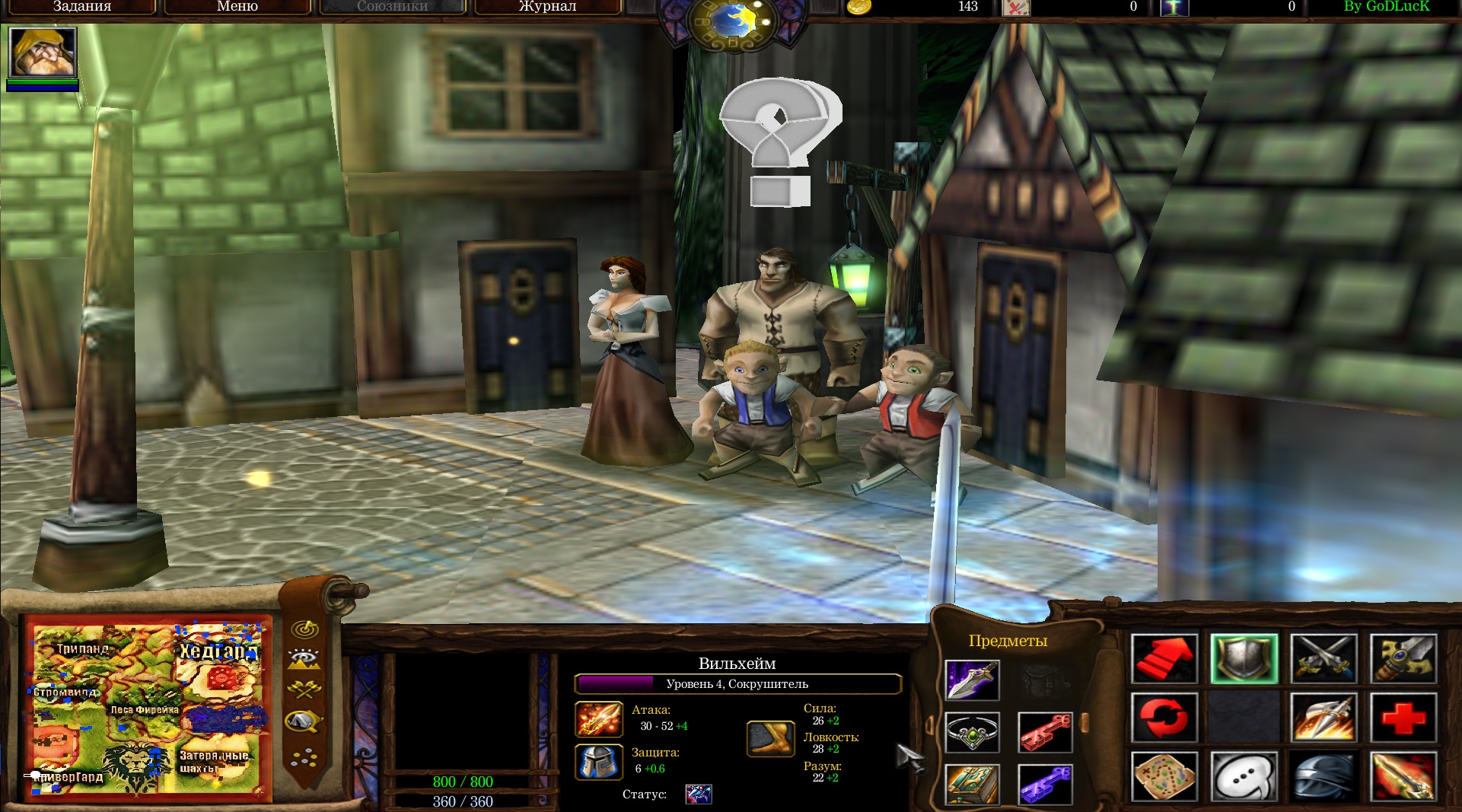Viewport: 1462px width, 812px height.
Task: Select the crossed swords attack command
Action: pos(1324,658)
